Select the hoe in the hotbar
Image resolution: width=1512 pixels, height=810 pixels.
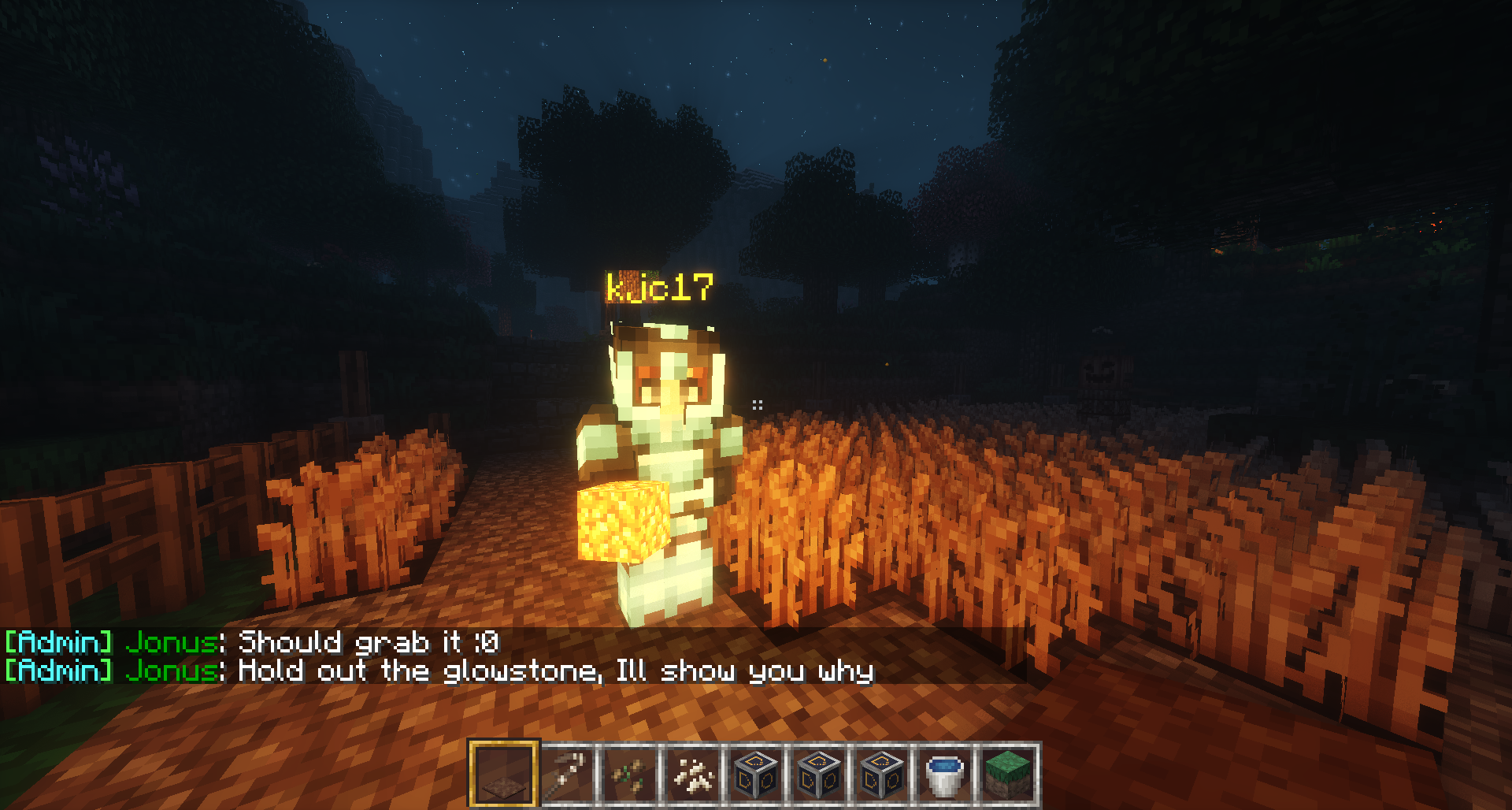pos(567,774)
